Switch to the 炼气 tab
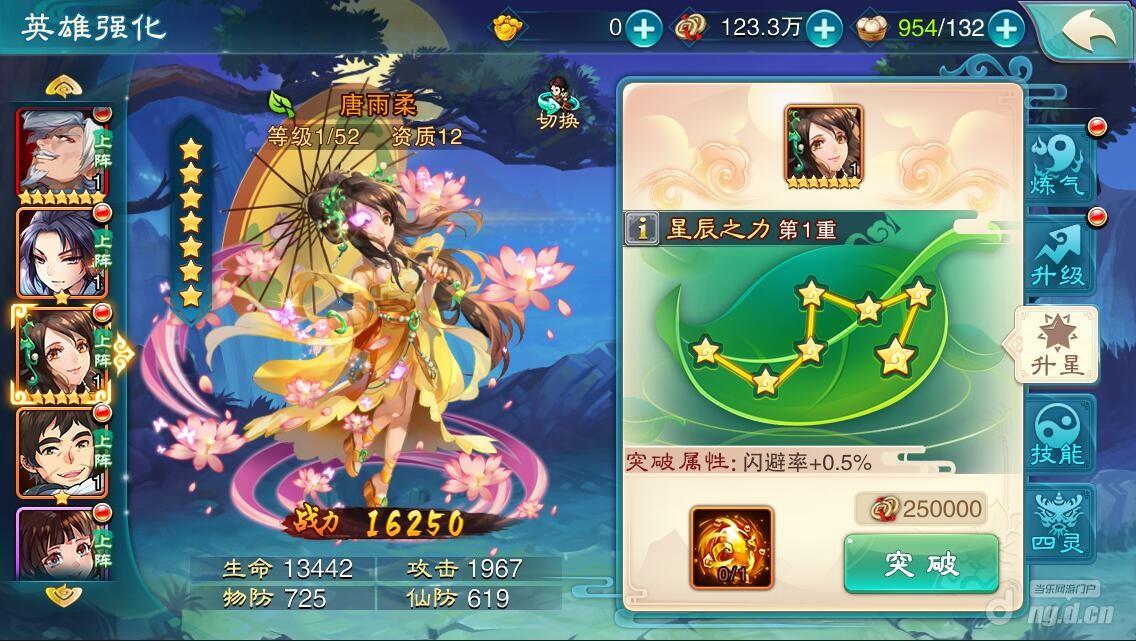Image resolution: width=1136 pixels, height=641 pixels. (1058, 164)
